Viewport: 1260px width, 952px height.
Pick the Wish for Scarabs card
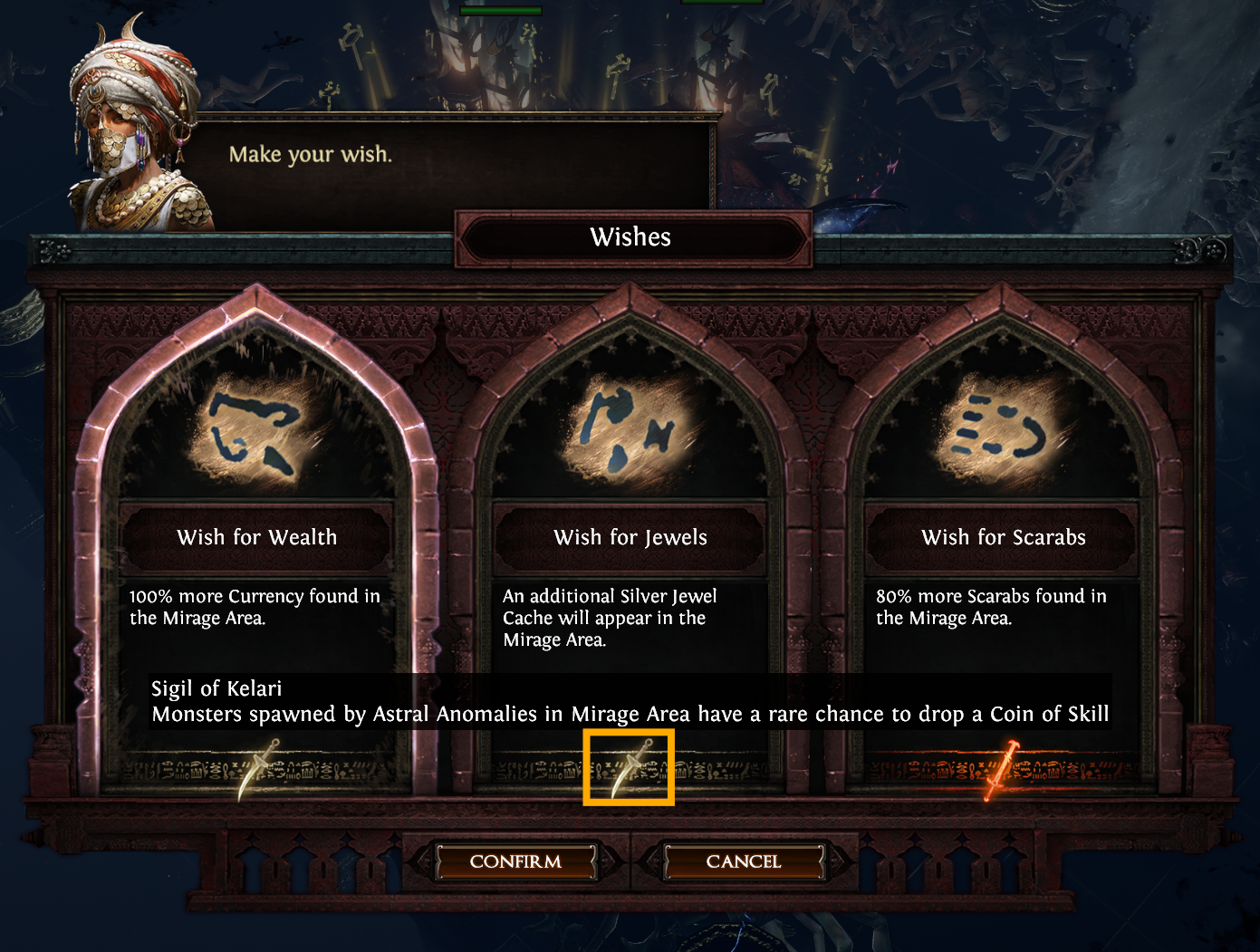(1003, 536)
